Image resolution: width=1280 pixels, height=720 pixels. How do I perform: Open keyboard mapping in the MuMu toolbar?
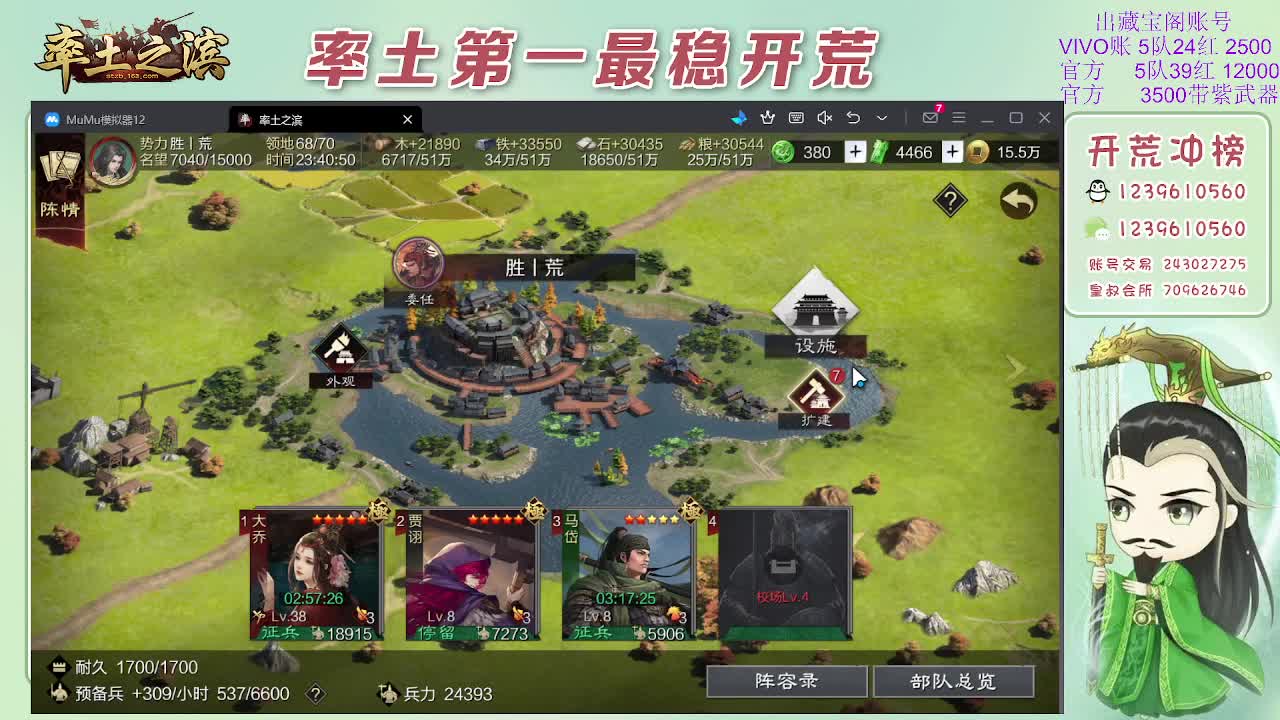click(x=796, y=118)
